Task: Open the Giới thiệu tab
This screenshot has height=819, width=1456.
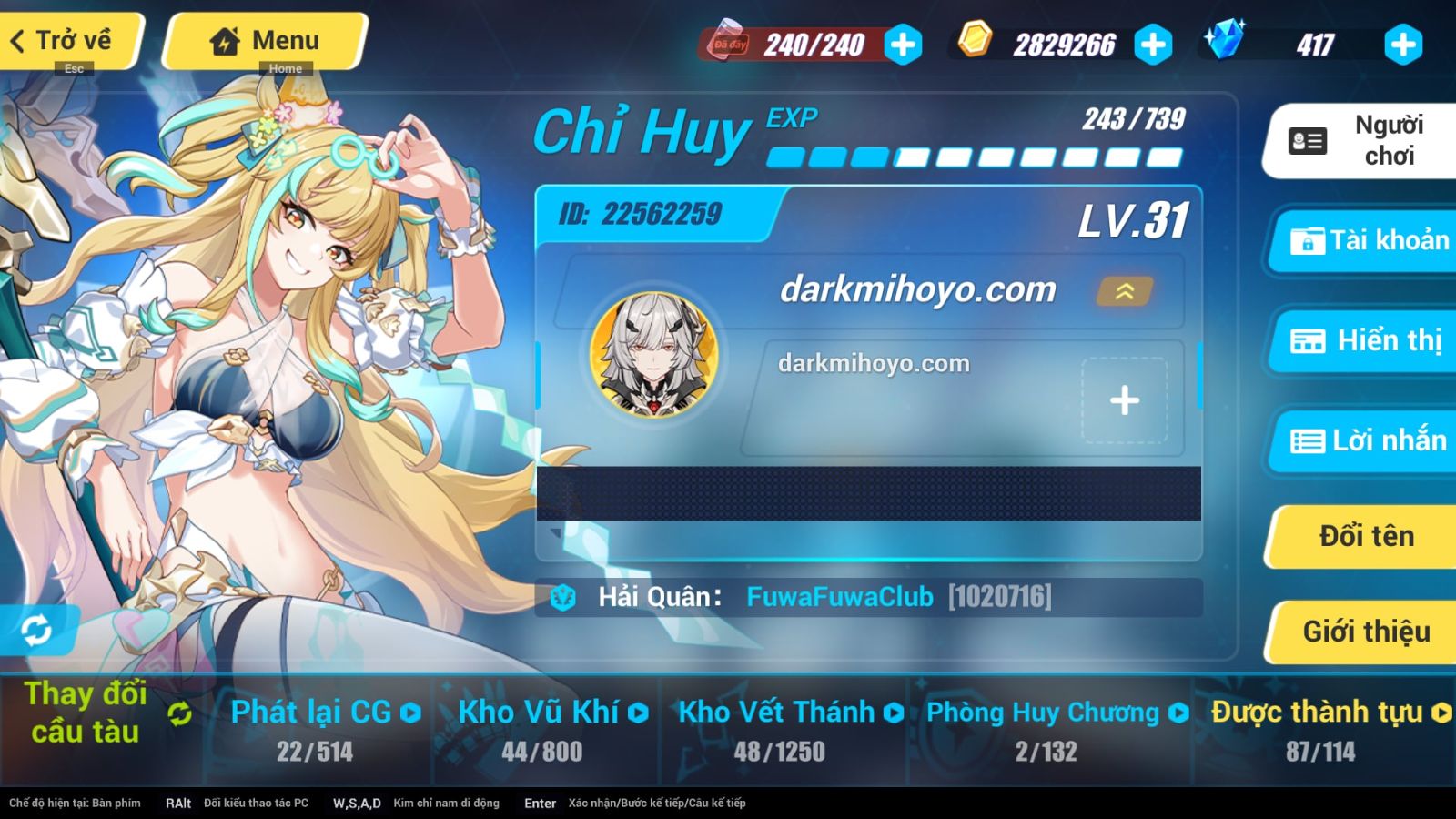Action: [x=1360, y=631]
